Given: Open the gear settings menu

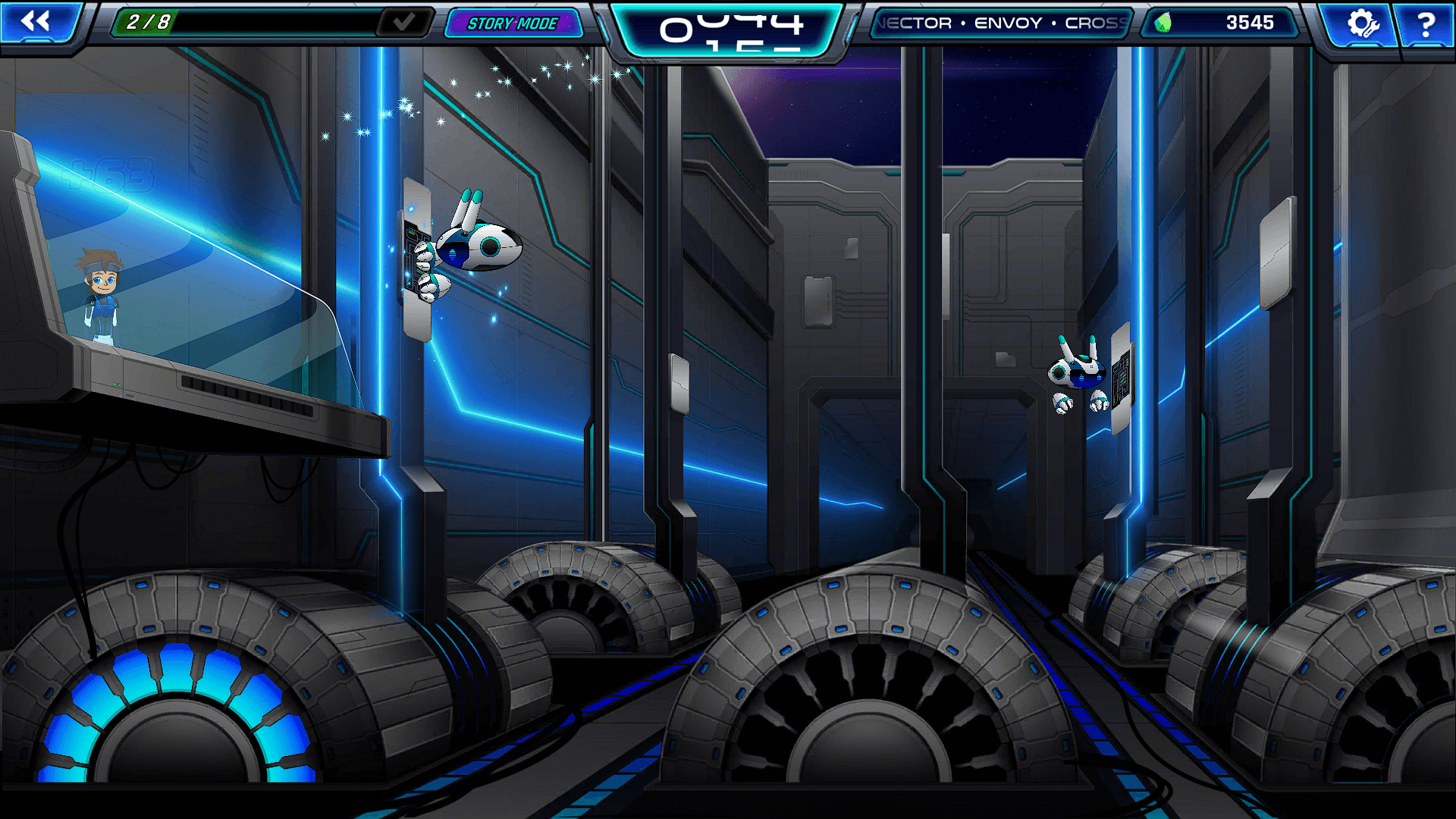Looking at the screenshot, I should [x=1361, y=23].
